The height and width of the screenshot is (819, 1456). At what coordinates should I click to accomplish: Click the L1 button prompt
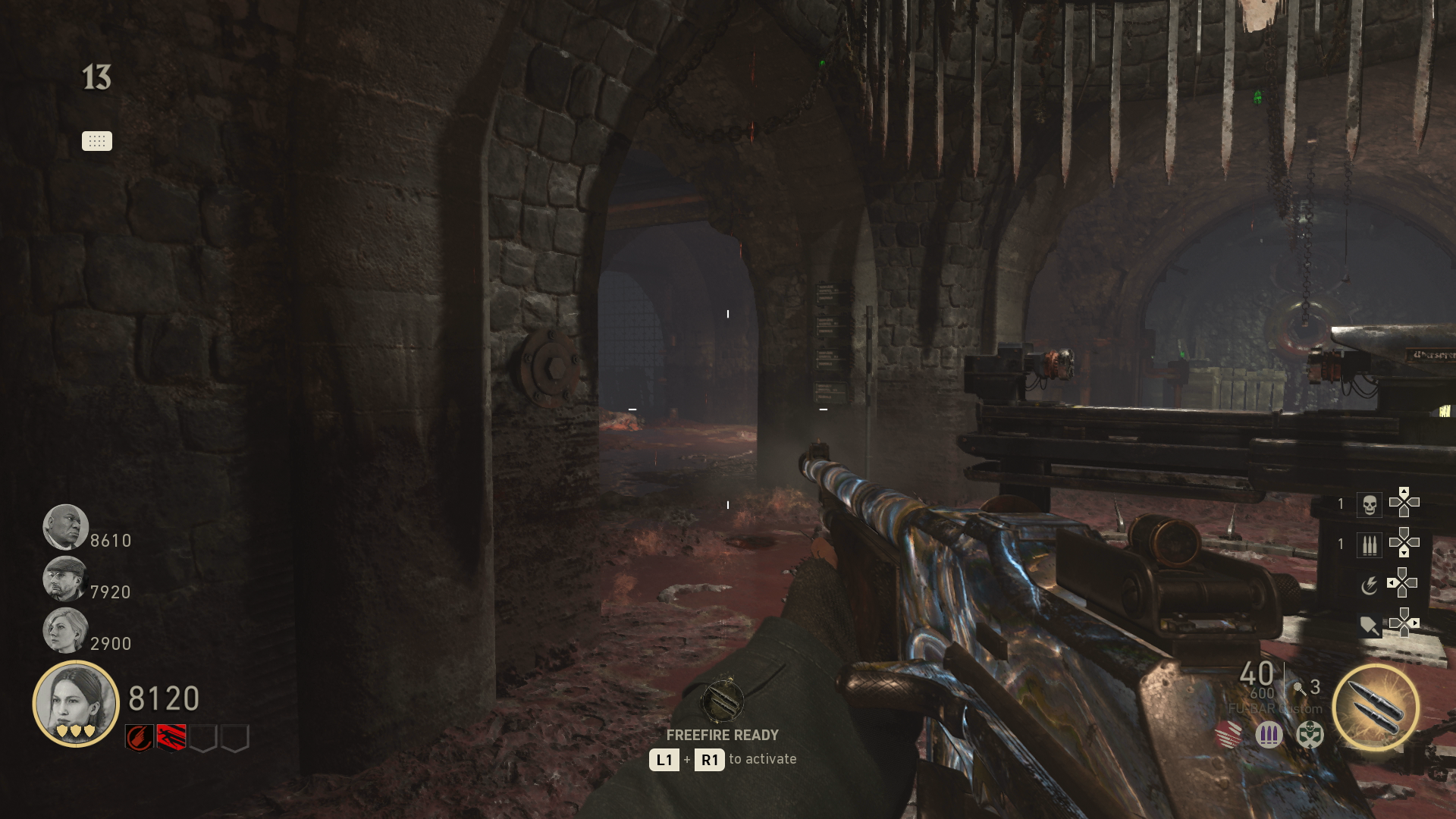coord(663,759)
